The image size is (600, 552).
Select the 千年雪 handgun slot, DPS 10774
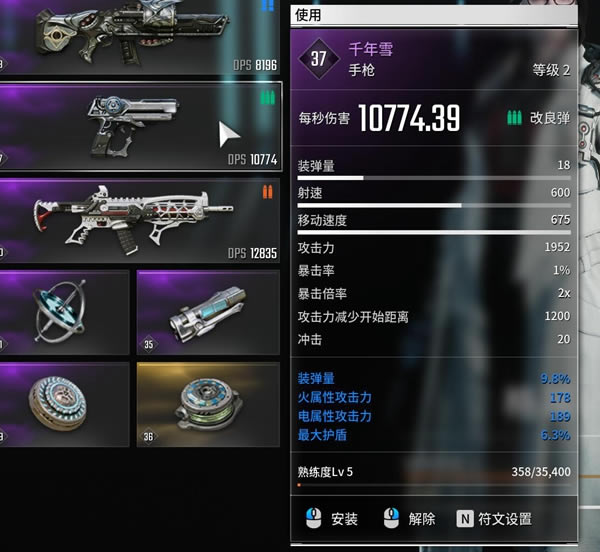click(140, 127)
